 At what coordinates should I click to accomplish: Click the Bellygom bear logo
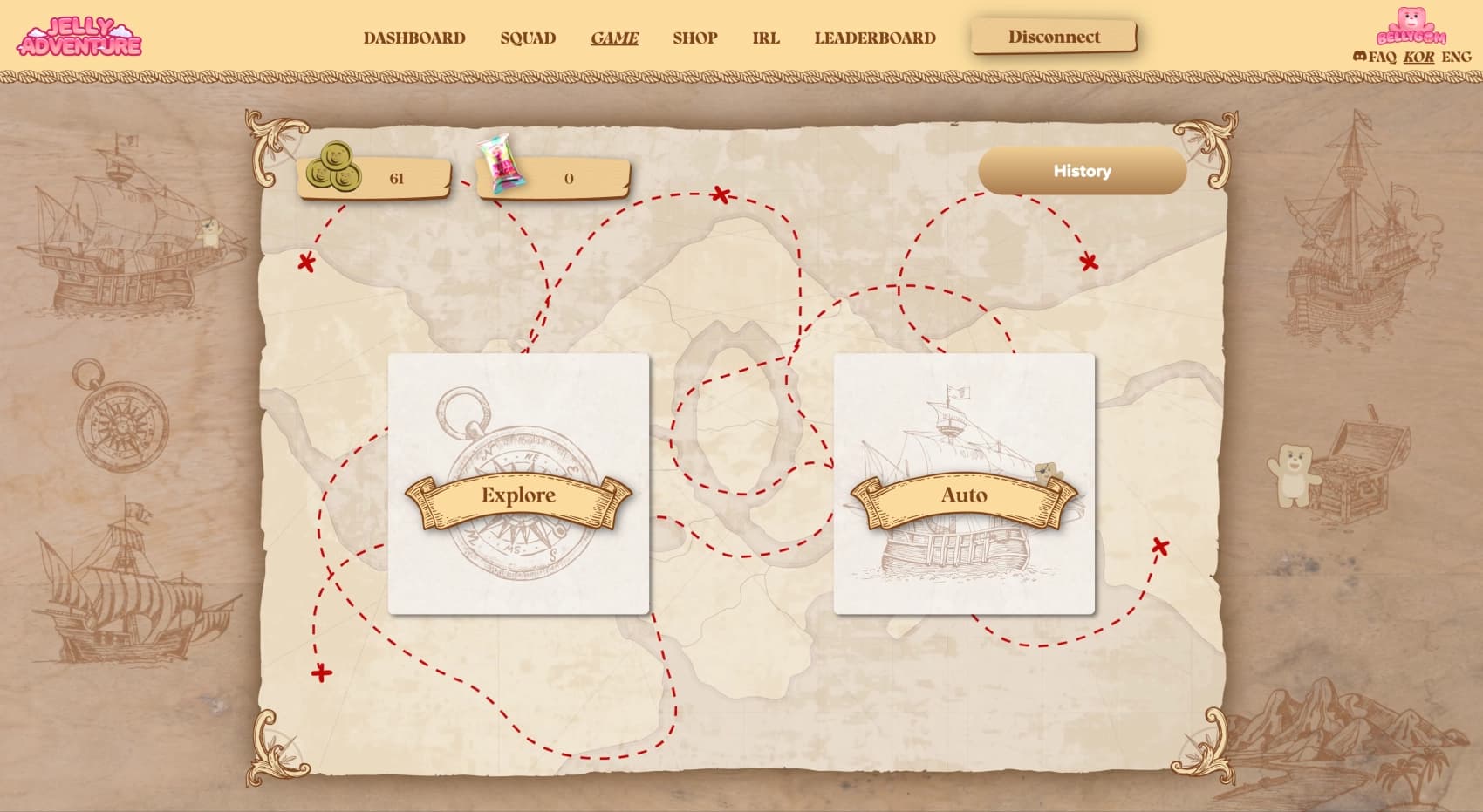pyautogui.click(x=1411, y=26)
